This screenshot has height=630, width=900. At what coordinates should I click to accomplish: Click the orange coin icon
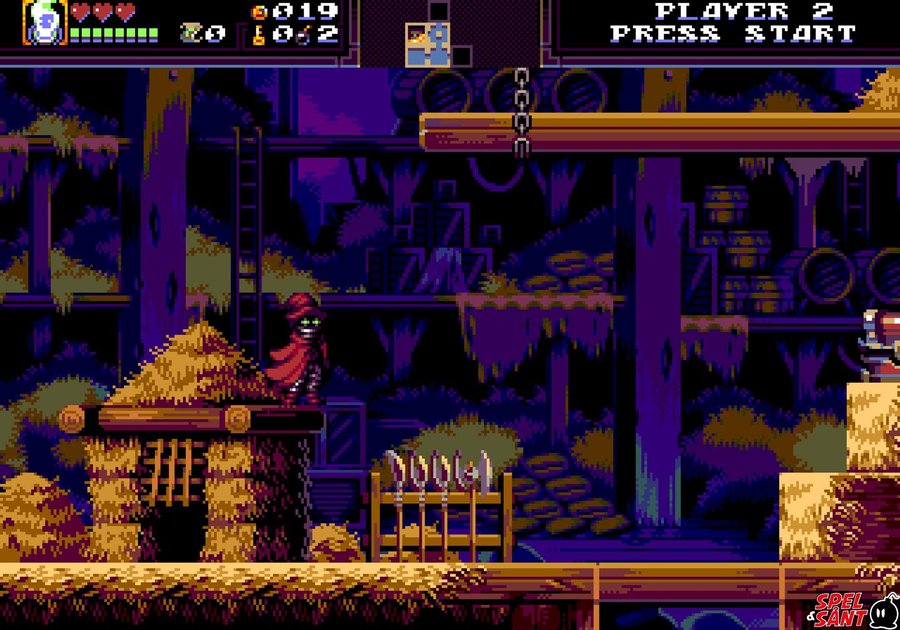pyautogui.click(x=259, y=12)
